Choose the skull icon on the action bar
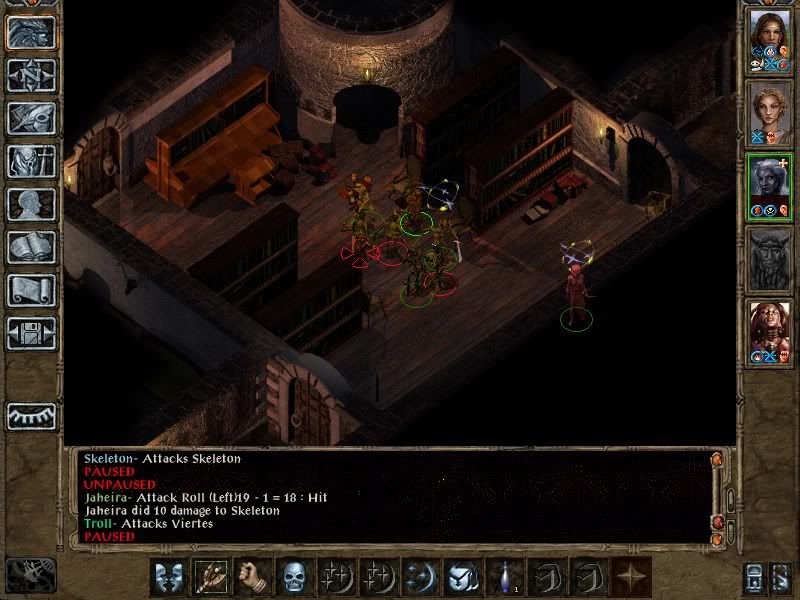The width and height of the screenshot is (800, 600). (x=292, y=577)
